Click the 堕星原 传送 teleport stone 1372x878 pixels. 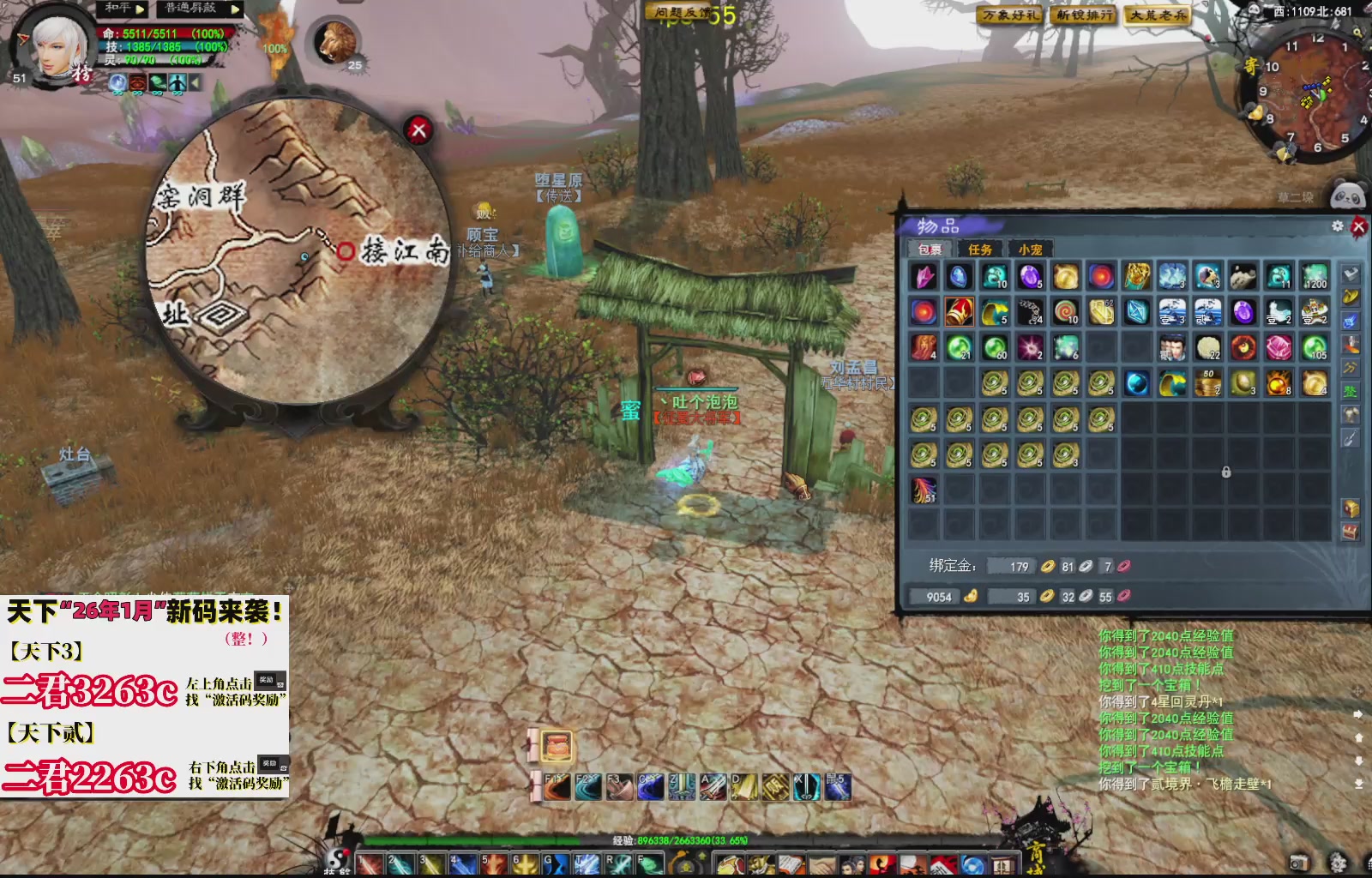[x=562, y=232]
